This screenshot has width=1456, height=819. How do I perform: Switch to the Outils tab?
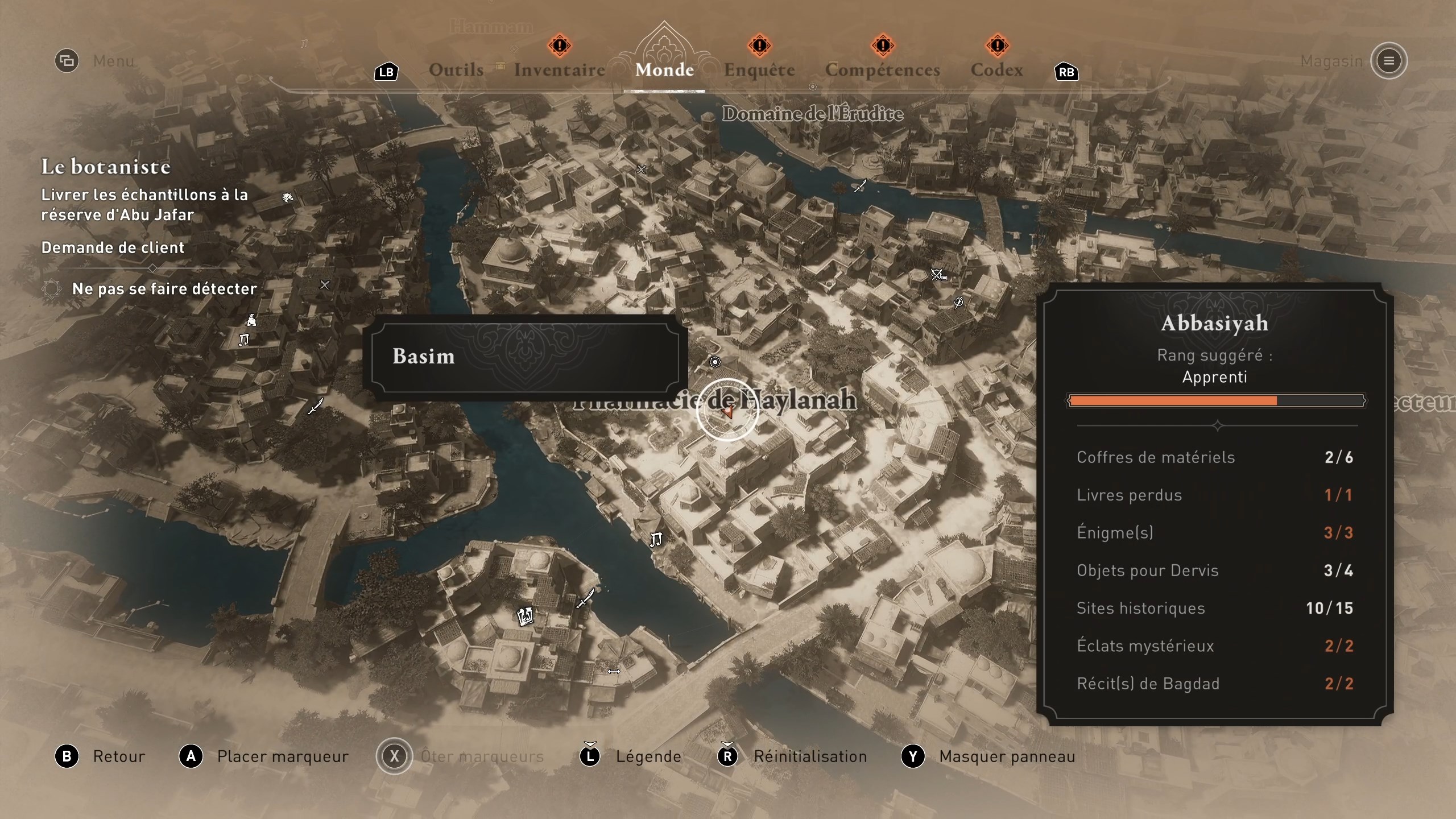(x=456, y=70)
